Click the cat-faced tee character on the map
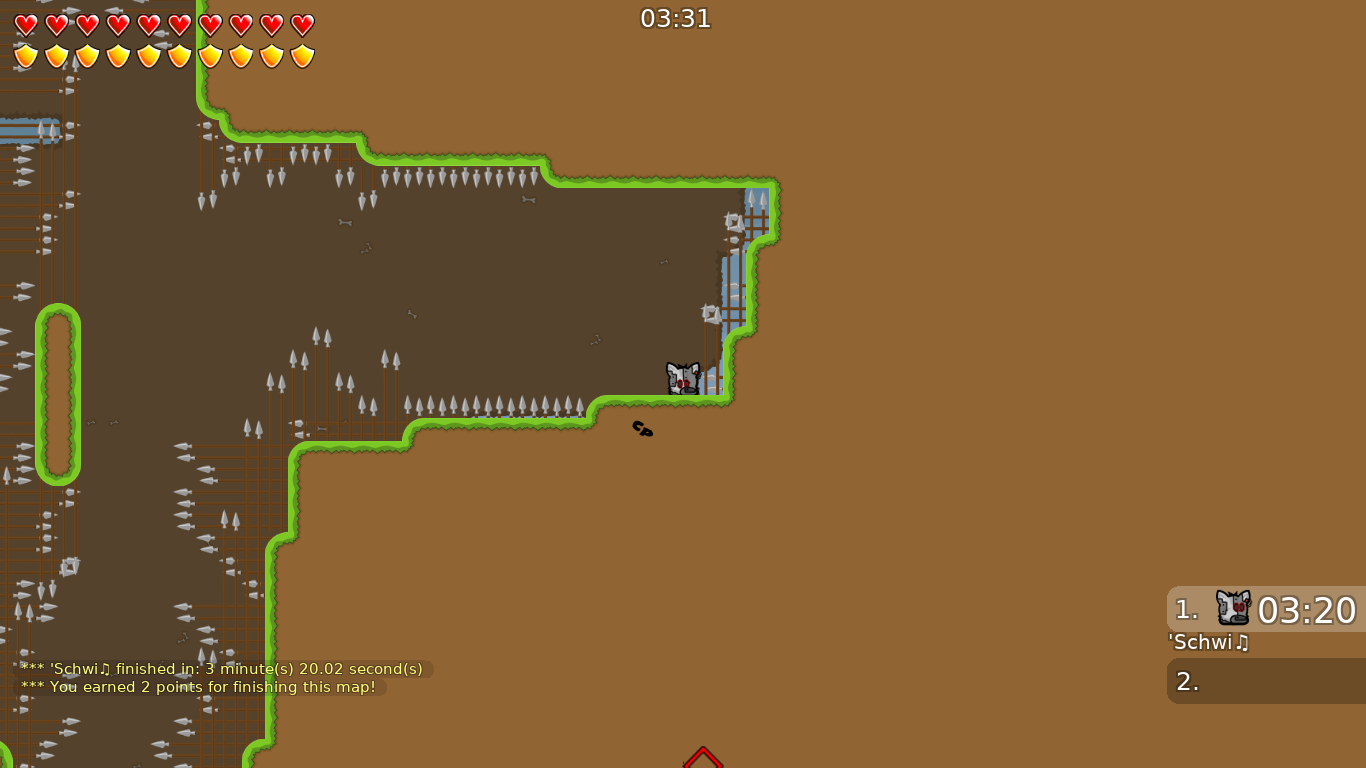 pyautogui.click(x=683, y=377)
